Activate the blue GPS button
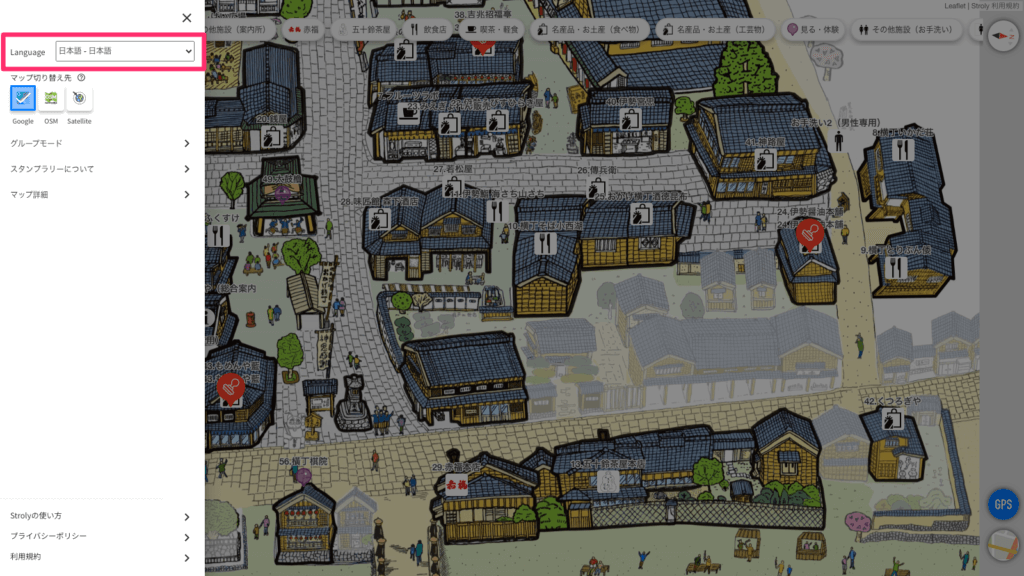 (1002, 504)
